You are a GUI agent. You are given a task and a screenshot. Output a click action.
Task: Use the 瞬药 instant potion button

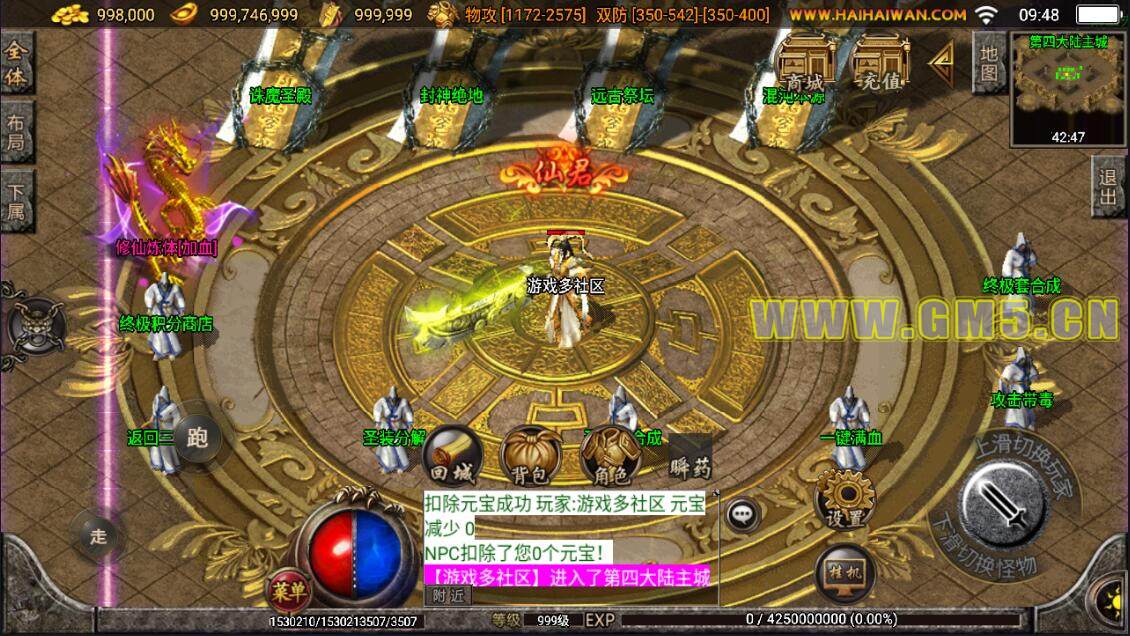[690, 457]
